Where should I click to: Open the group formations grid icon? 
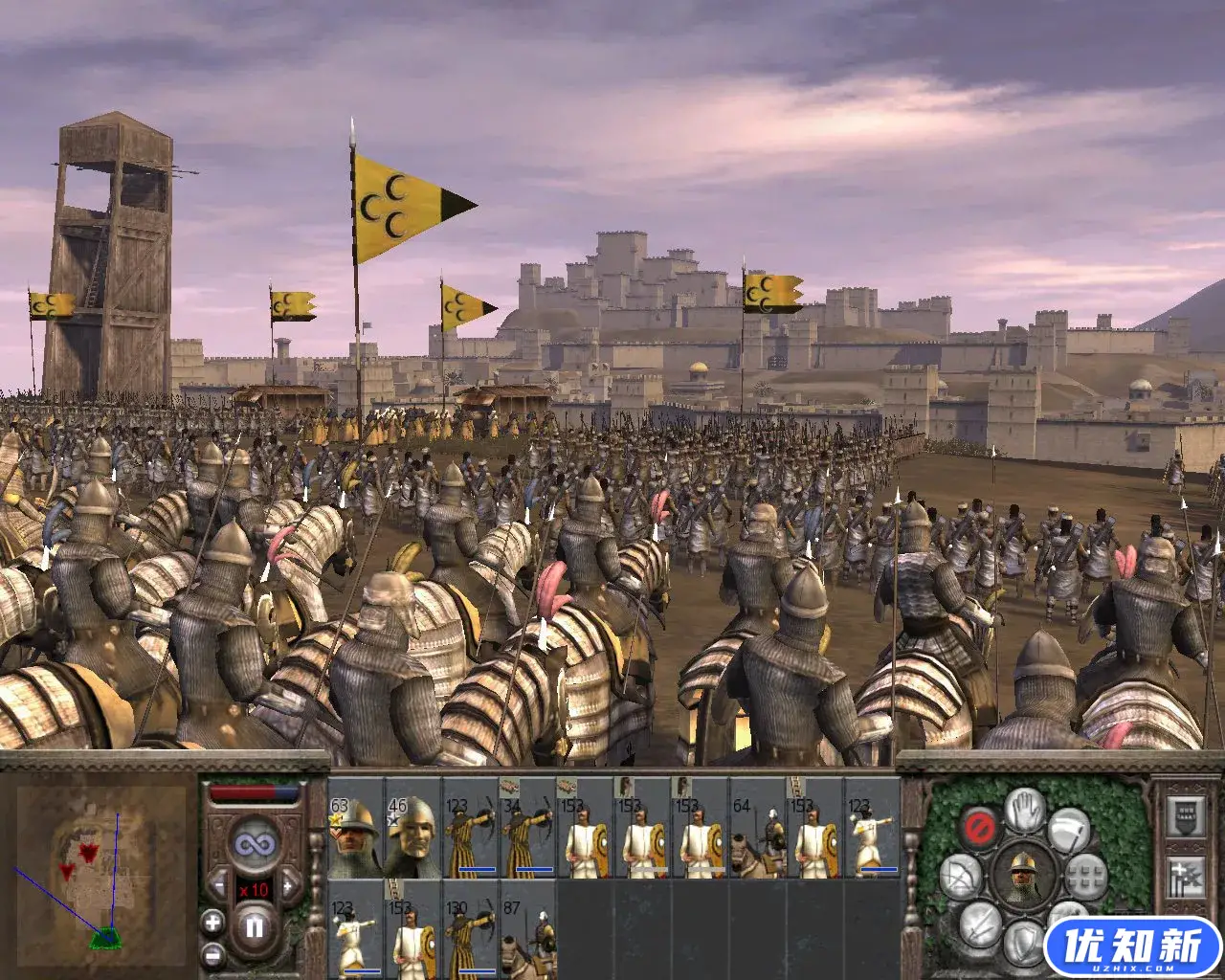(1087, 879)
